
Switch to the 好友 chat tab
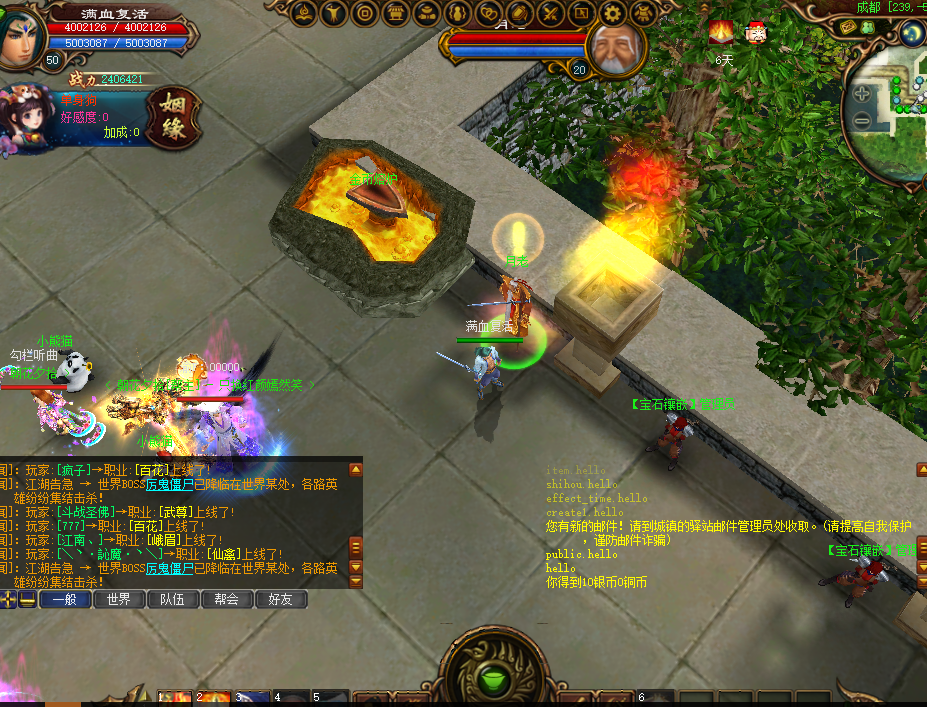tap(280, 600)
